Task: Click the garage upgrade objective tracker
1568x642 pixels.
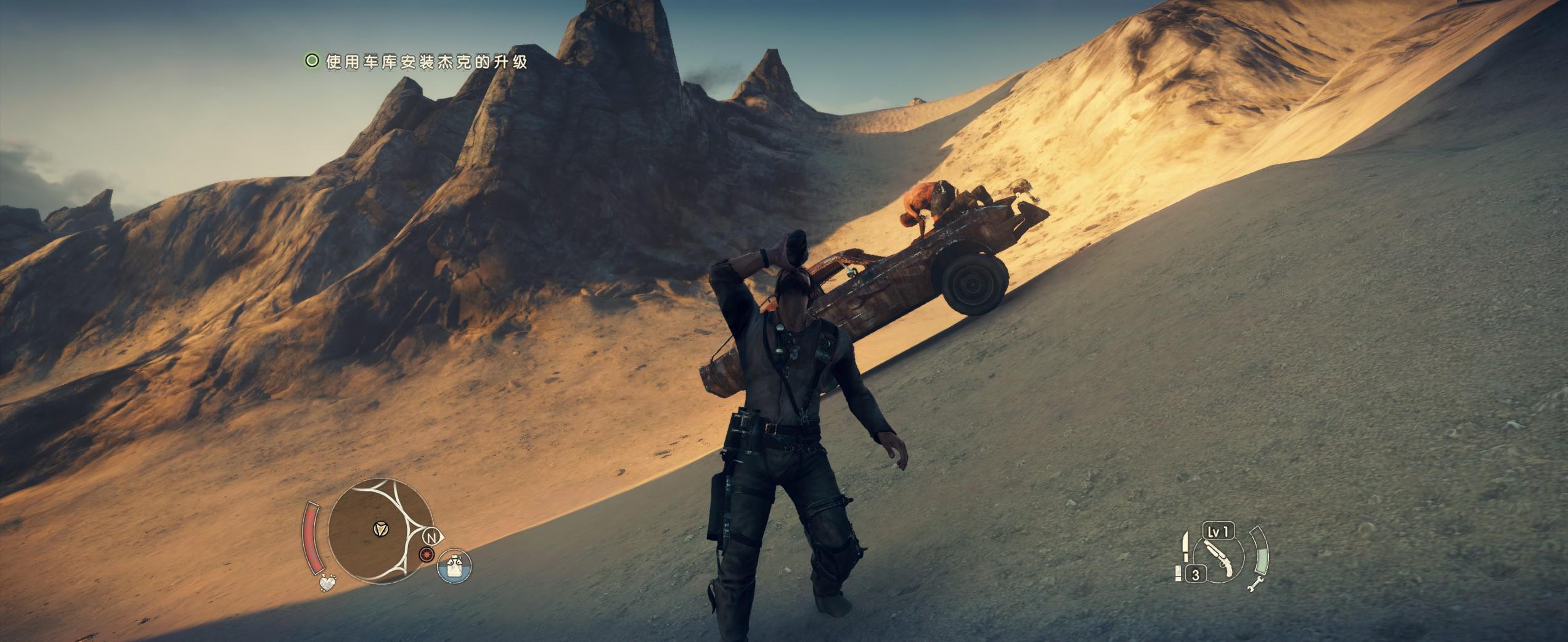Action: click(417, 62)
